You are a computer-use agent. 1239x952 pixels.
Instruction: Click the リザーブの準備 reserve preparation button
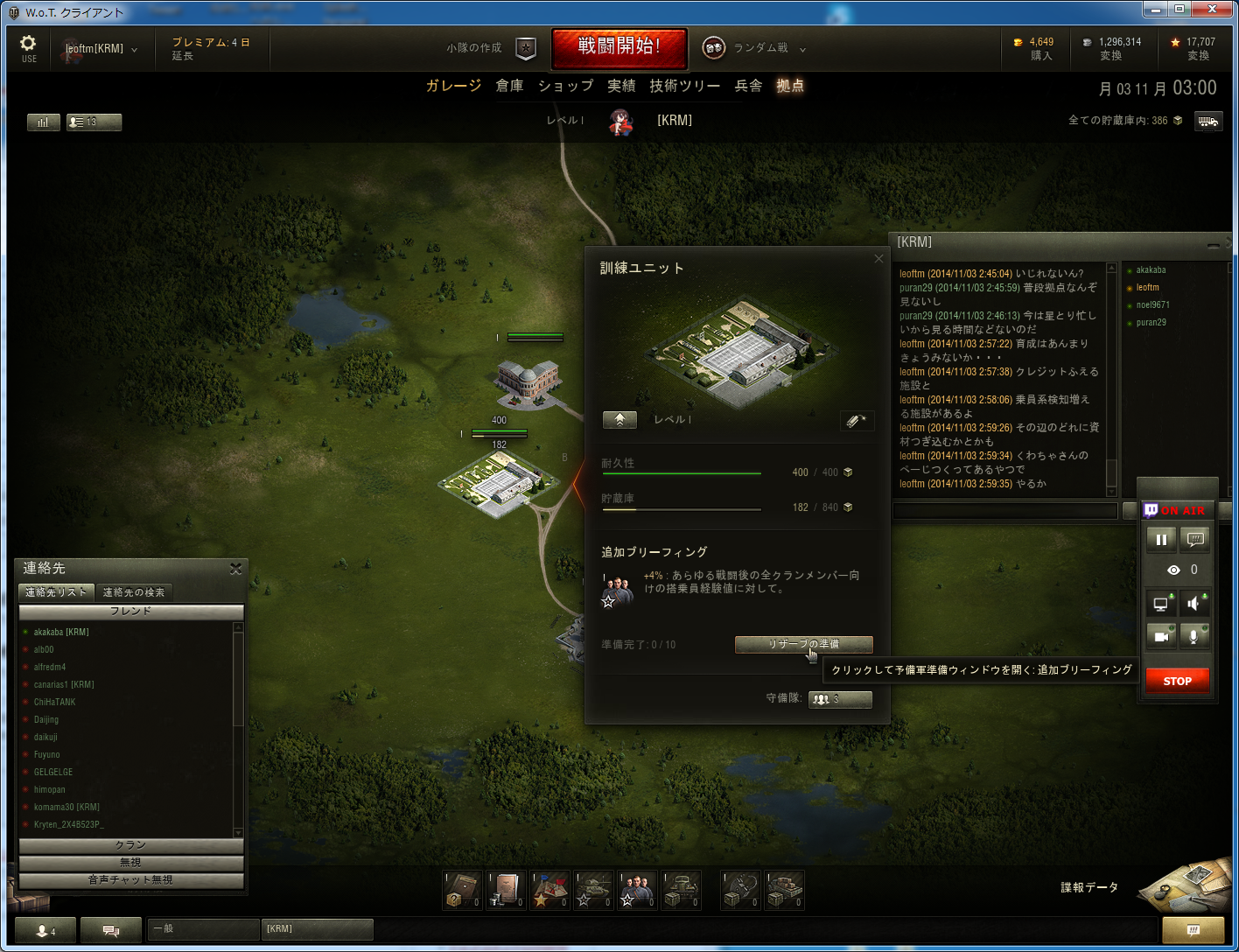point(803,644)
